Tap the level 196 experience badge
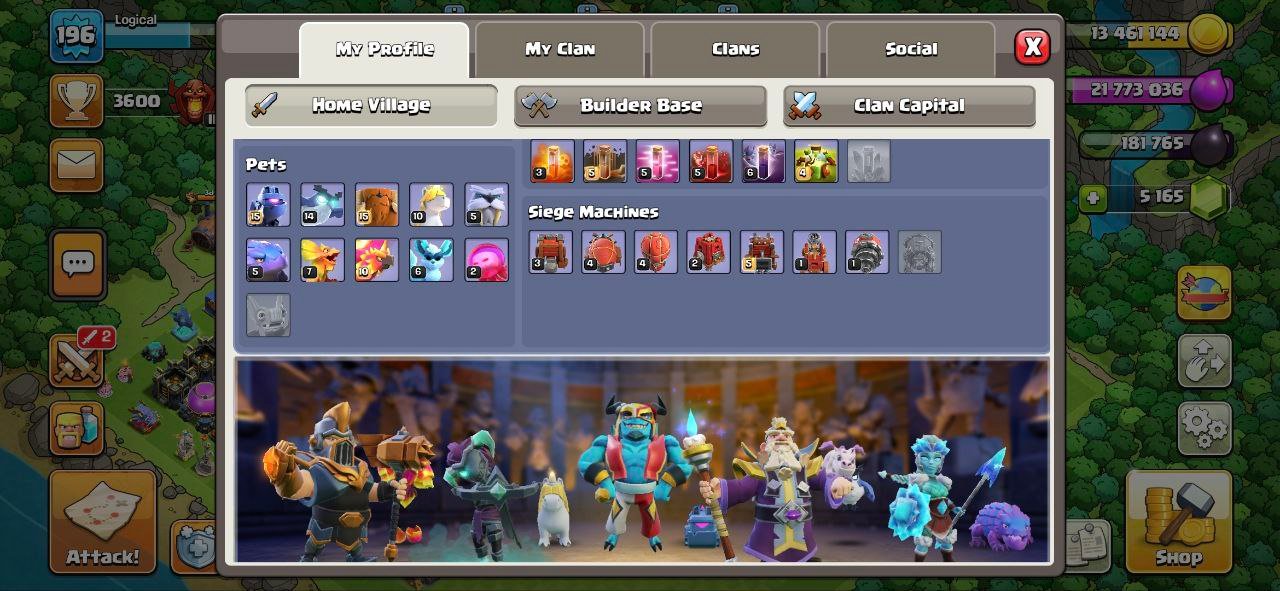 tap(76, 36)
